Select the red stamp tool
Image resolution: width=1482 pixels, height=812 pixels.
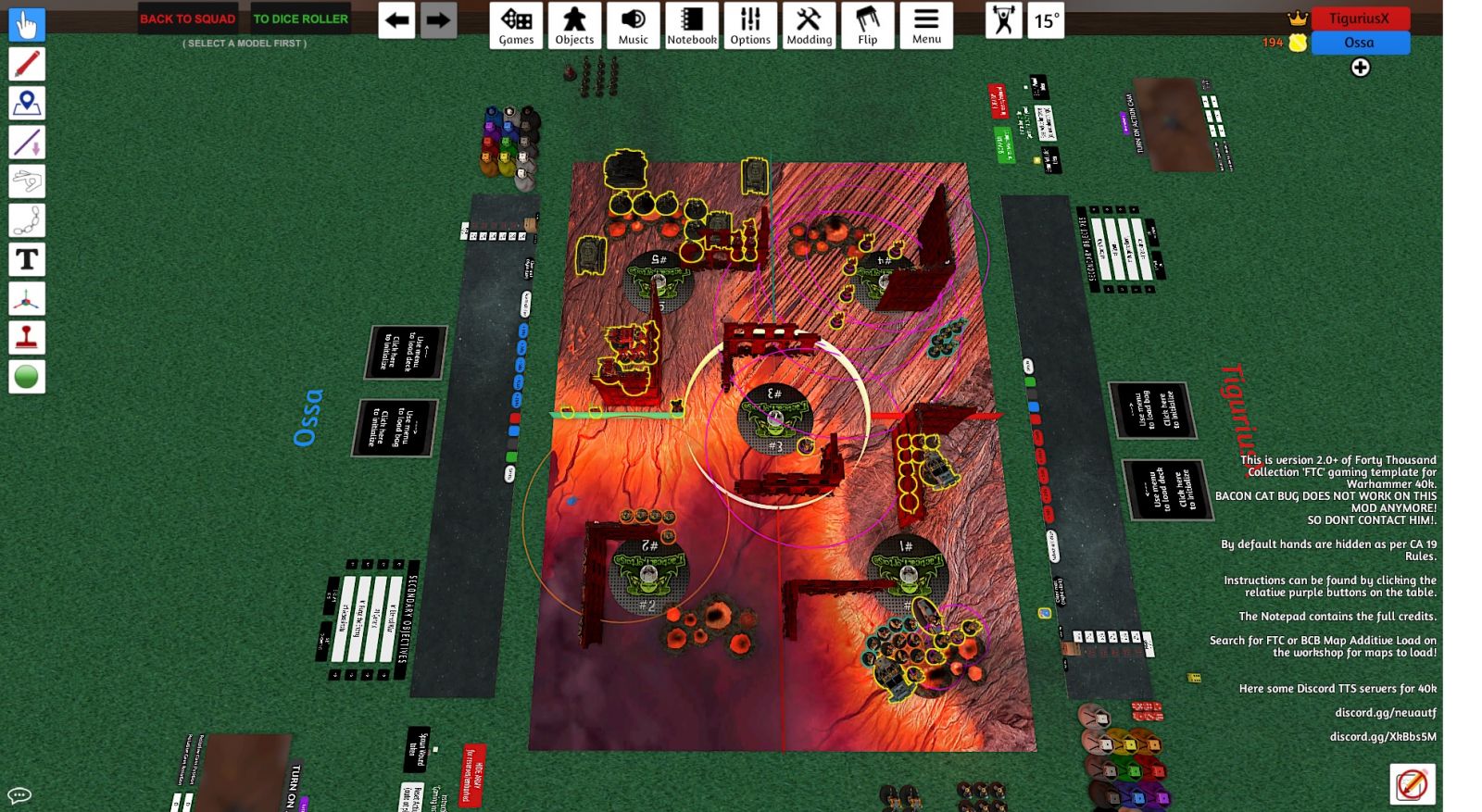click(27, 338)
